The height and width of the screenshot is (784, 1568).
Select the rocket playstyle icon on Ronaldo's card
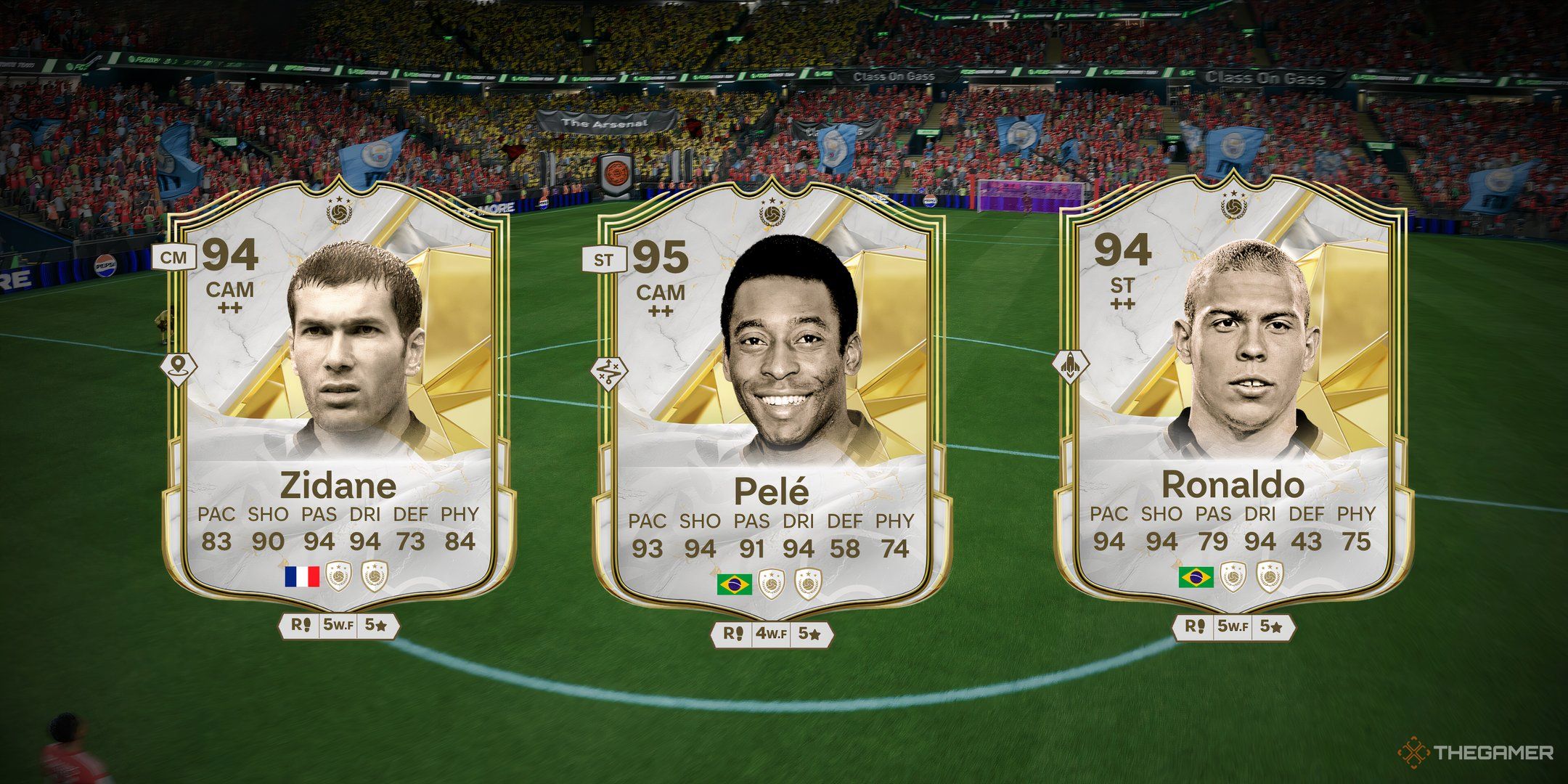pos(1071,364)
